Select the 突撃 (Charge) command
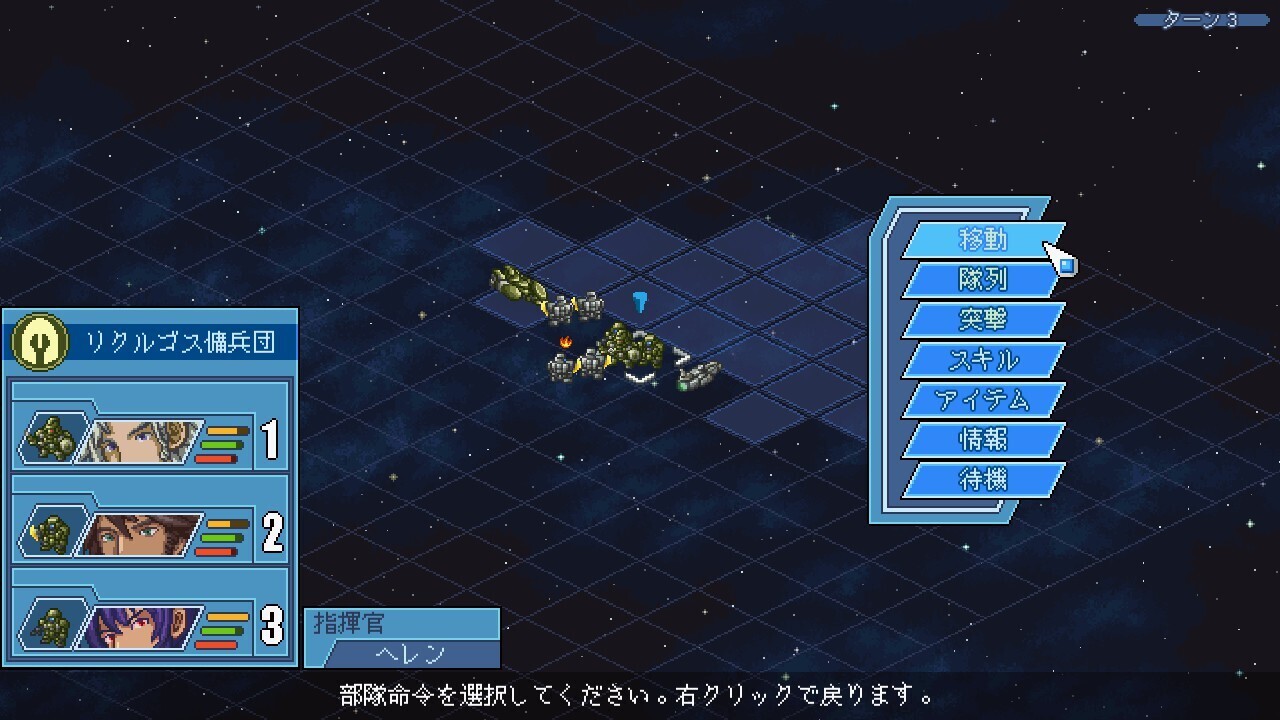Screen dimensions: 1280x720 tap(982, 320)
